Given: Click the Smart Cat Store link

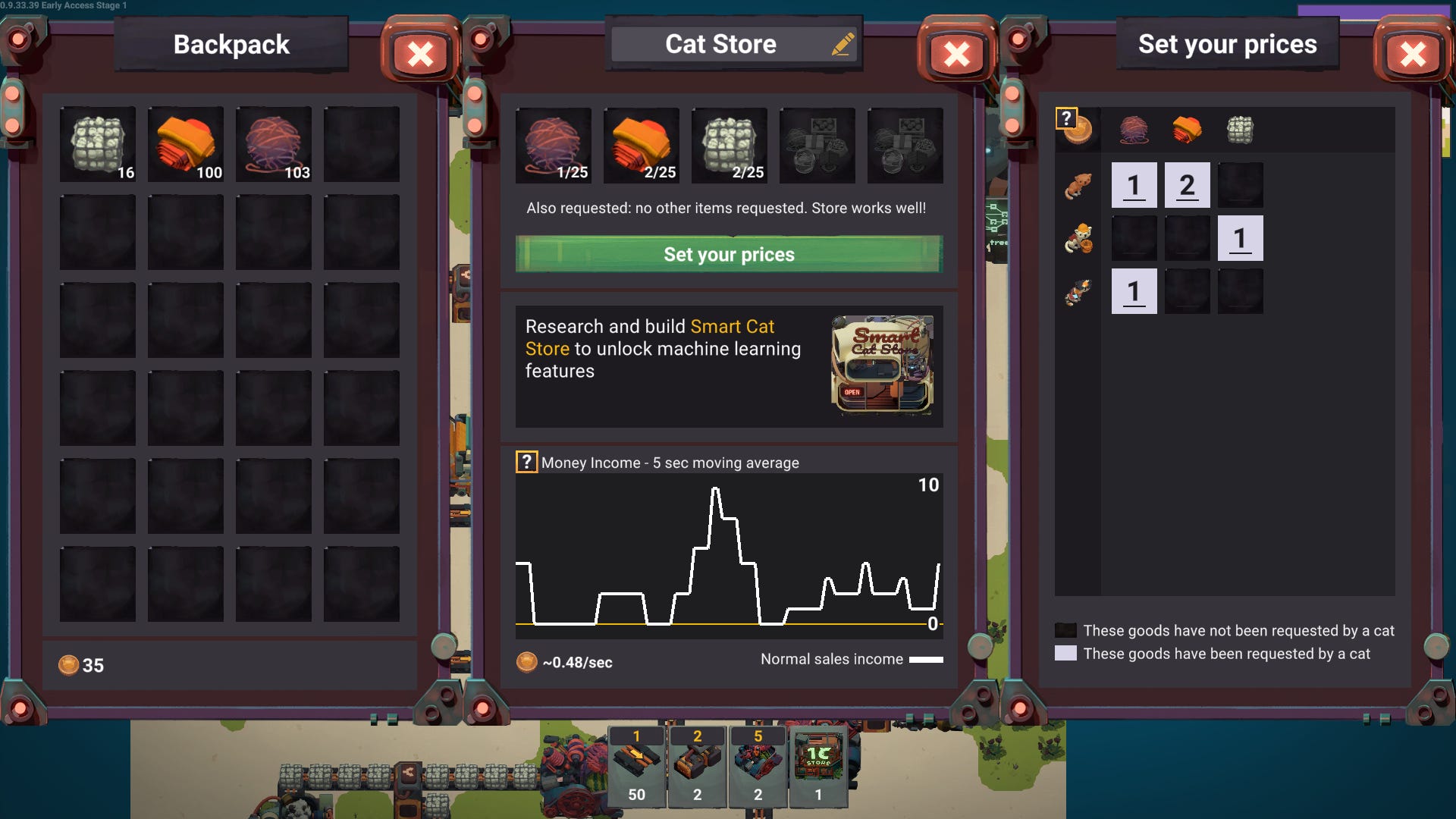Looking at the screenshot, I should pyautogui.click(x=733, y=327).
